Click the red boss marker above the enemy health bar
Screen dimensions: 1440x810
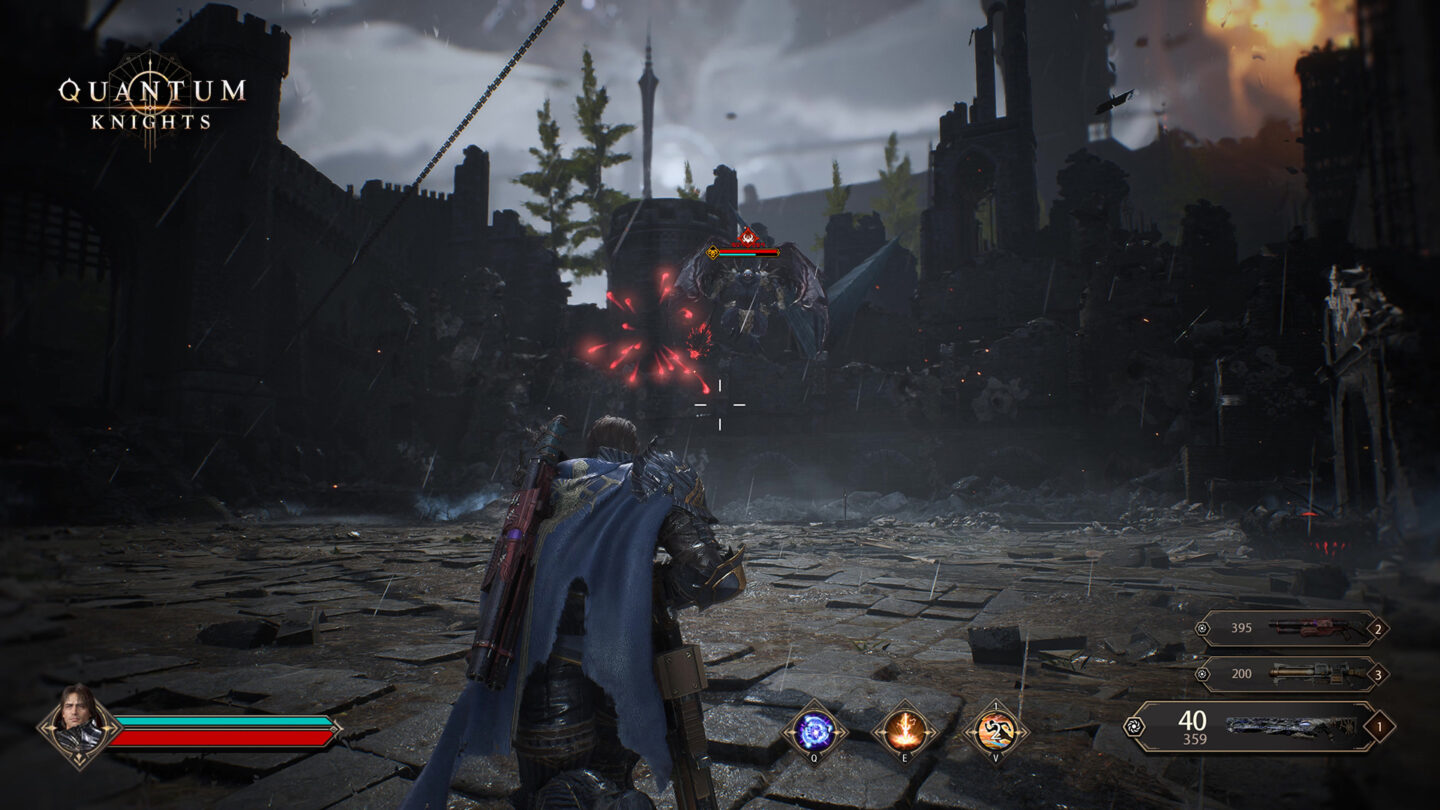(747, 239)
